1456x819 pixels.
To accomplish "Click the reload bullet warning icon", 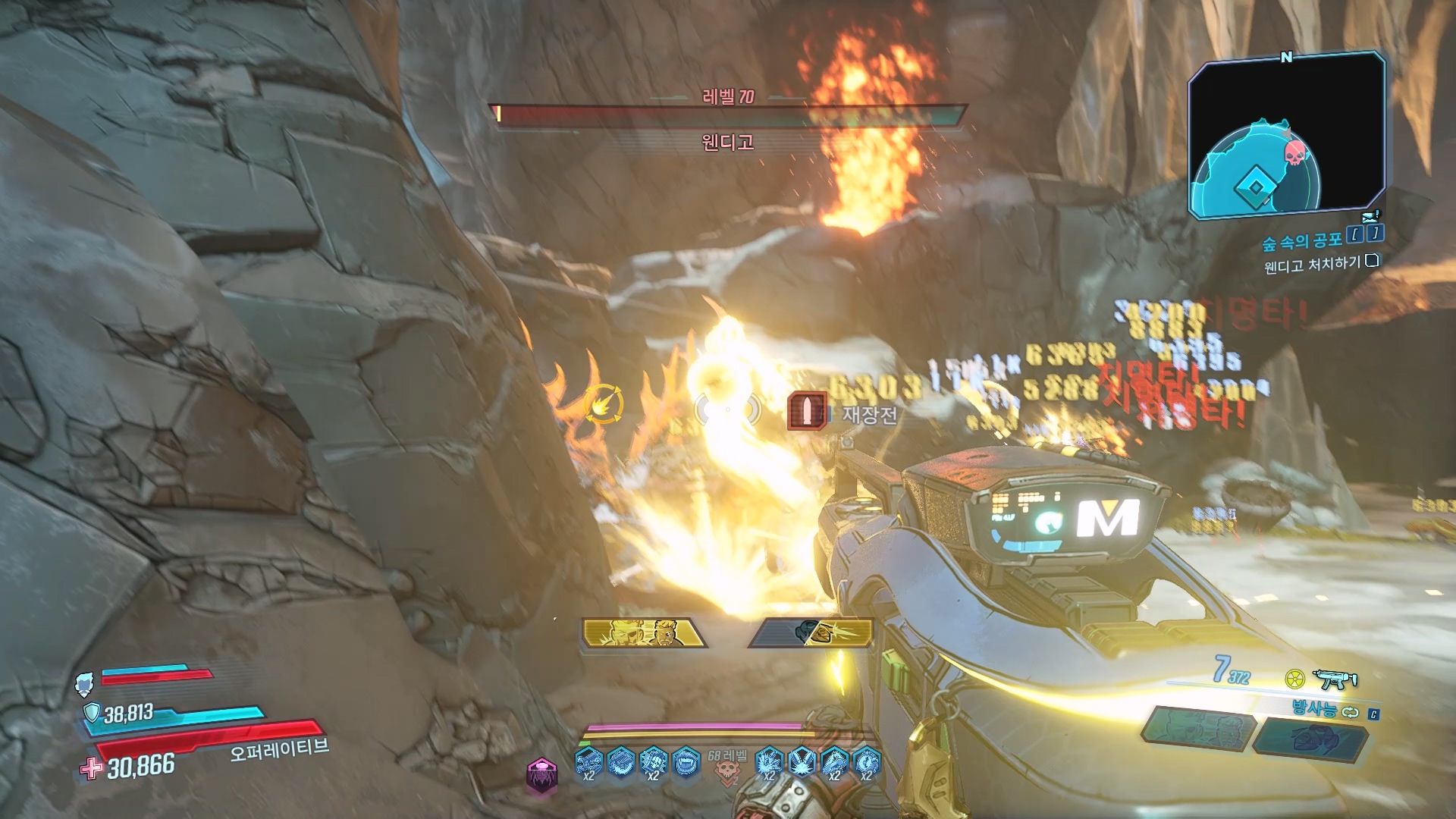I will point(807,411).
